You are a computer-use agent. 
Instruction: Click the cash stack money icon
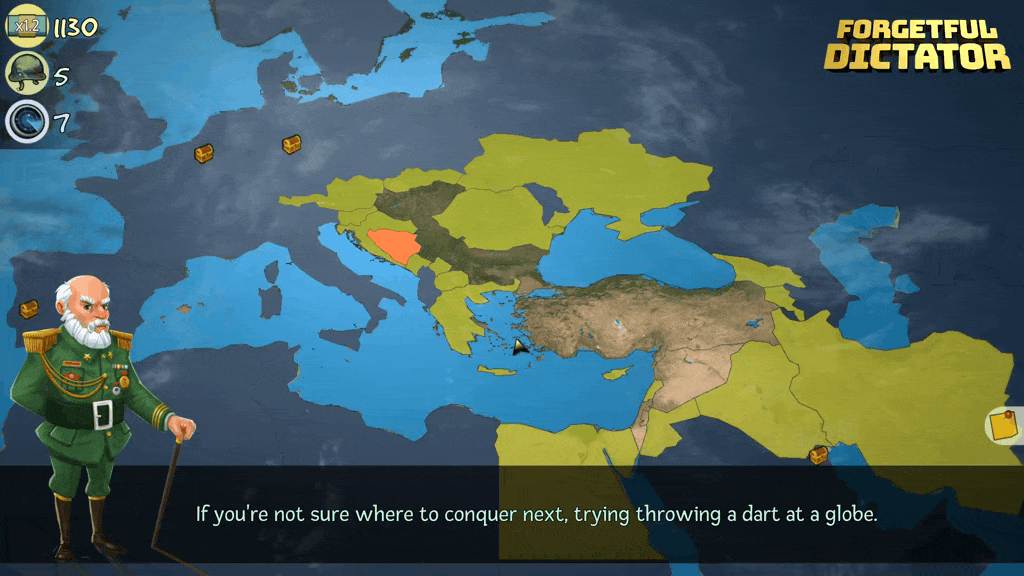click(26, 25)
